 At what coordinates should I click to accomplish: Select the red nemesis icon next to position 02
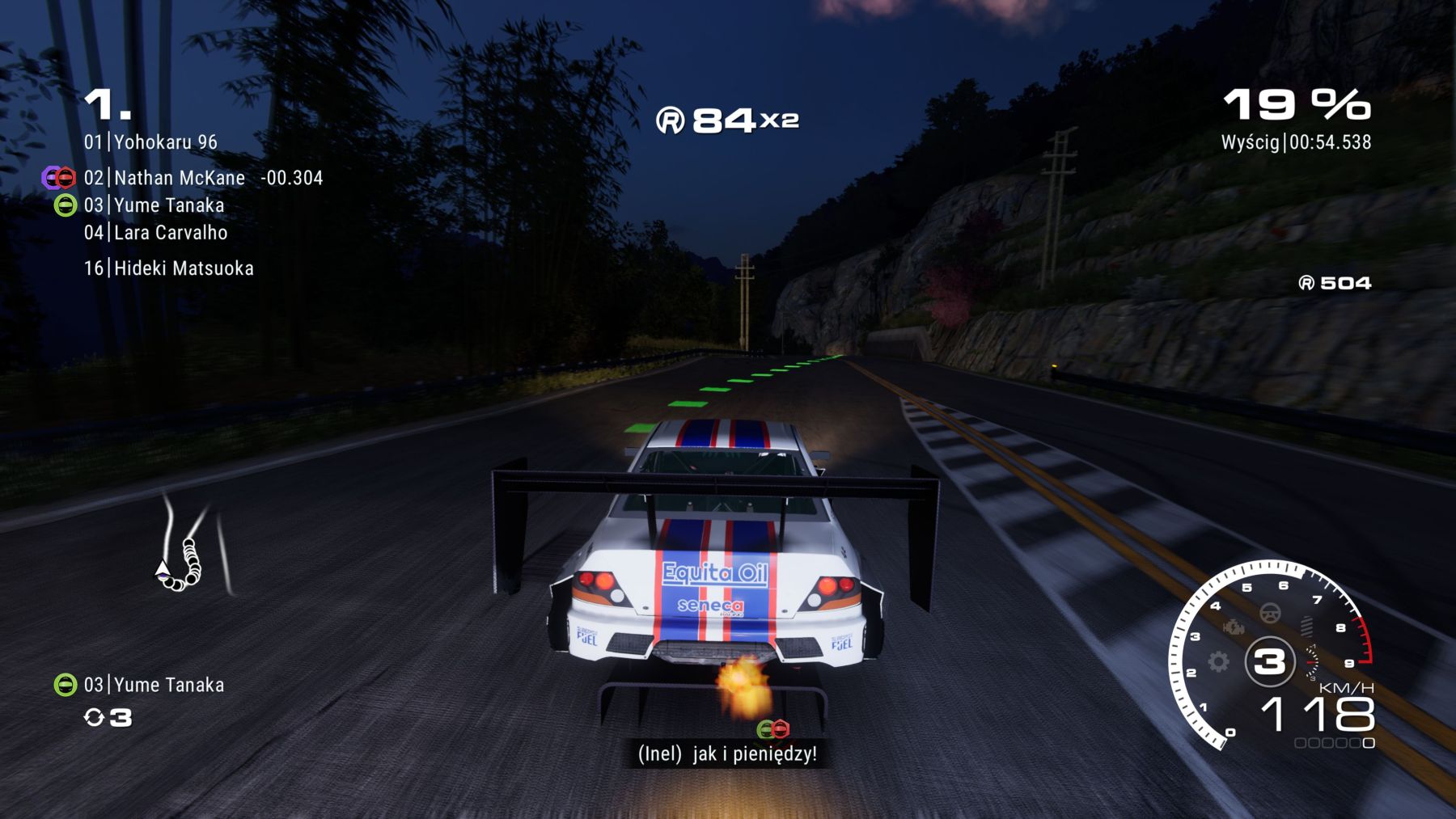point(66,179)
